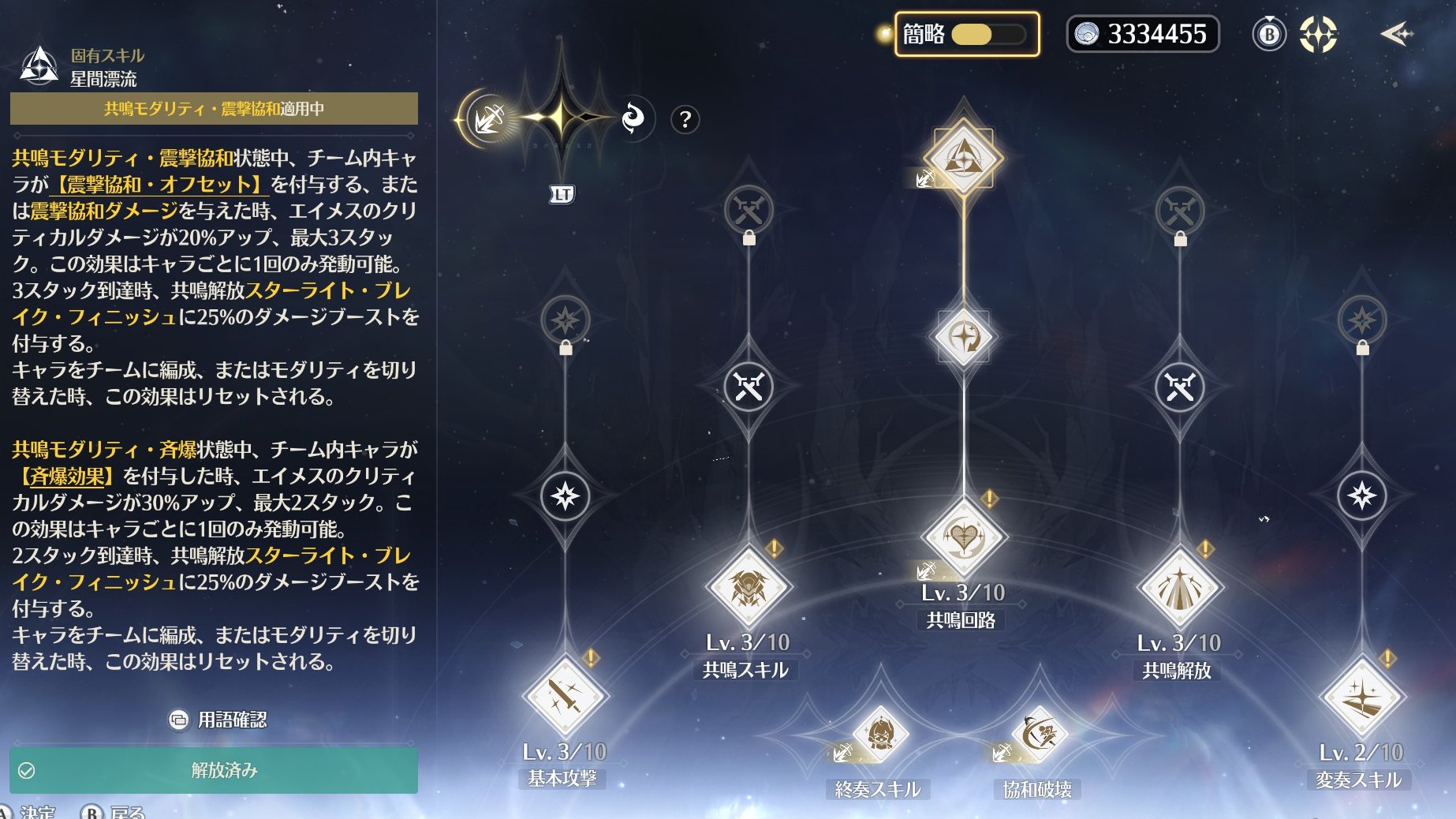Click the shell credit currency counter

click(1142, 35)
